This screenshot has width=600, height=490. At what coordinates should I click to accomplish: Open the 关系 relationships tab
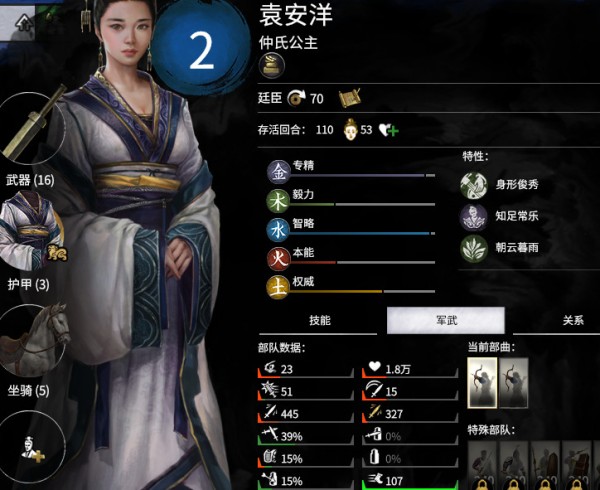pyautogui.click(x=572, y=320)
